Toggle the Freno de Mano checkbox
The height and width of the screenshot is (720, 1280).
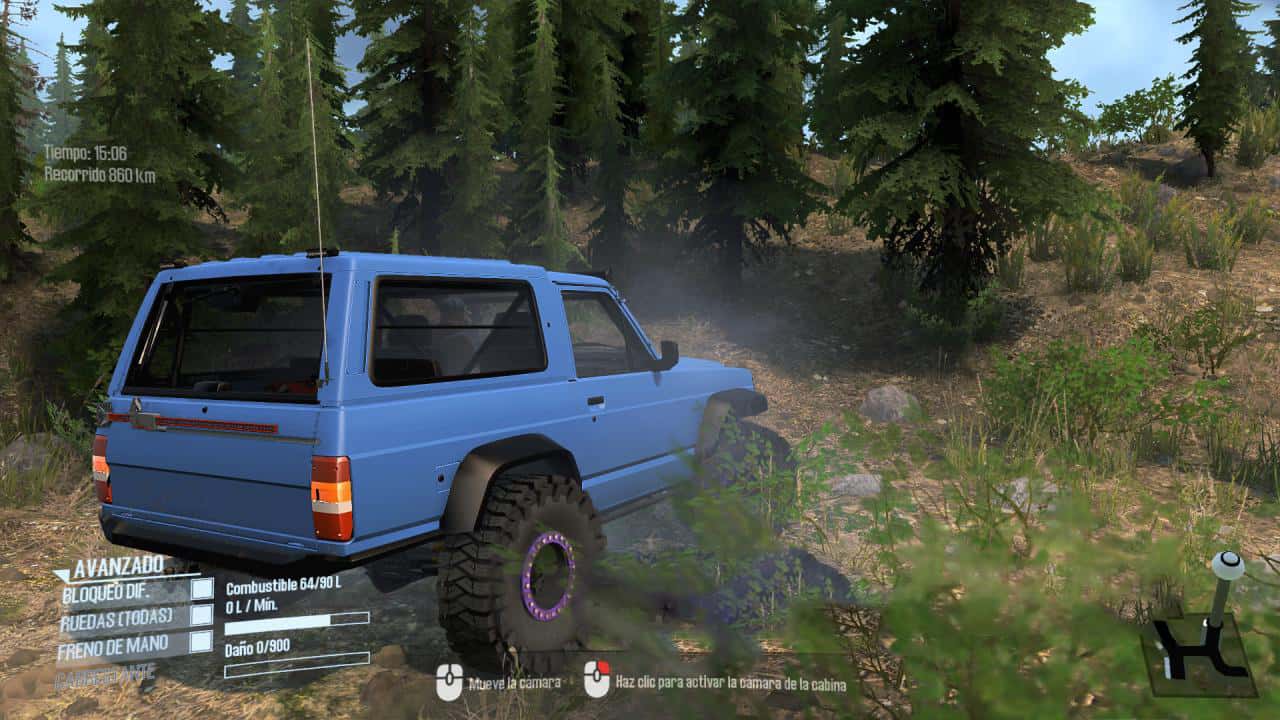[202, 642]
